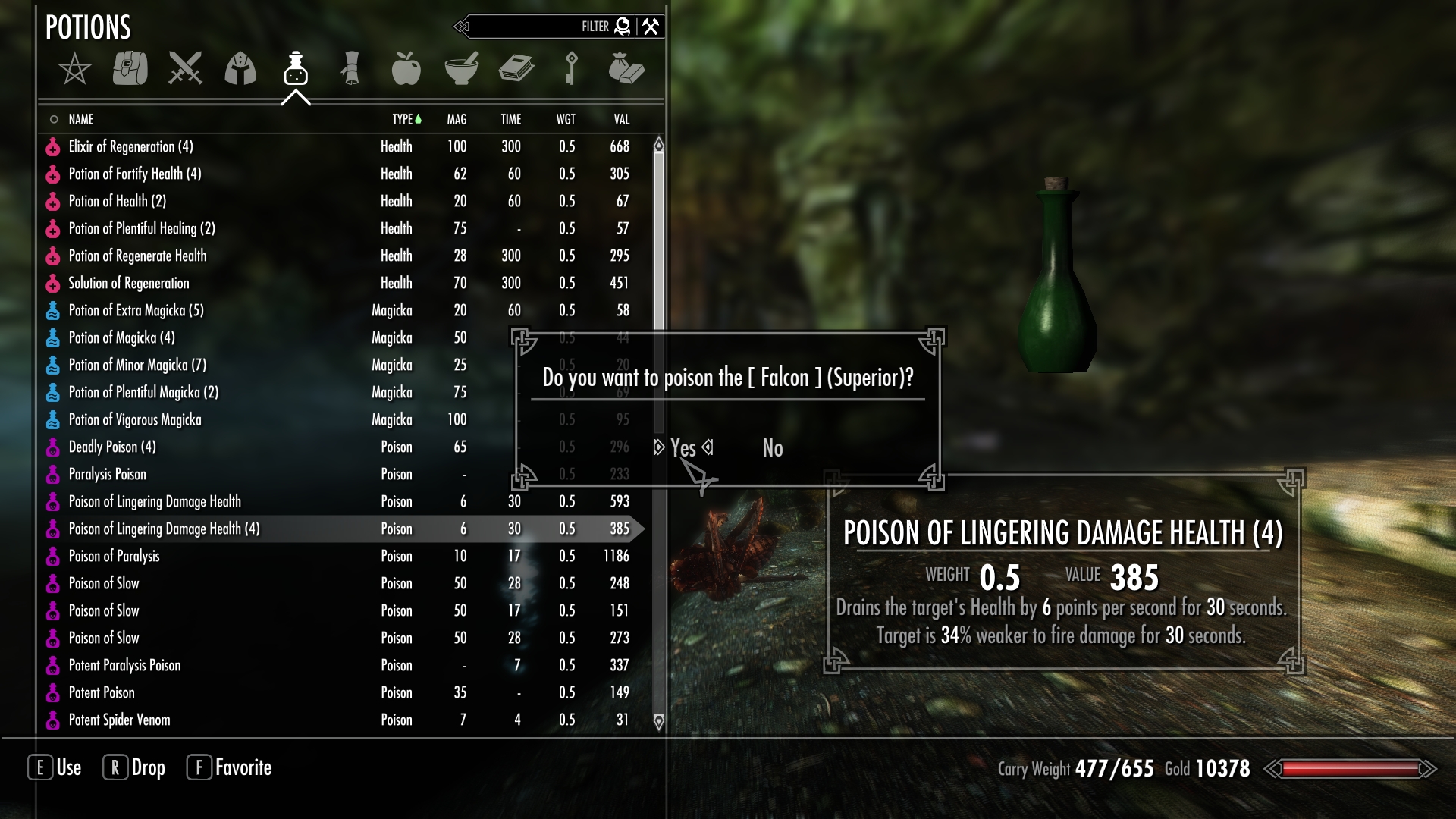Open the Food apple category
Image resolution: width=1456 pixels, height=819 pixels.
(x=406, y=69)
